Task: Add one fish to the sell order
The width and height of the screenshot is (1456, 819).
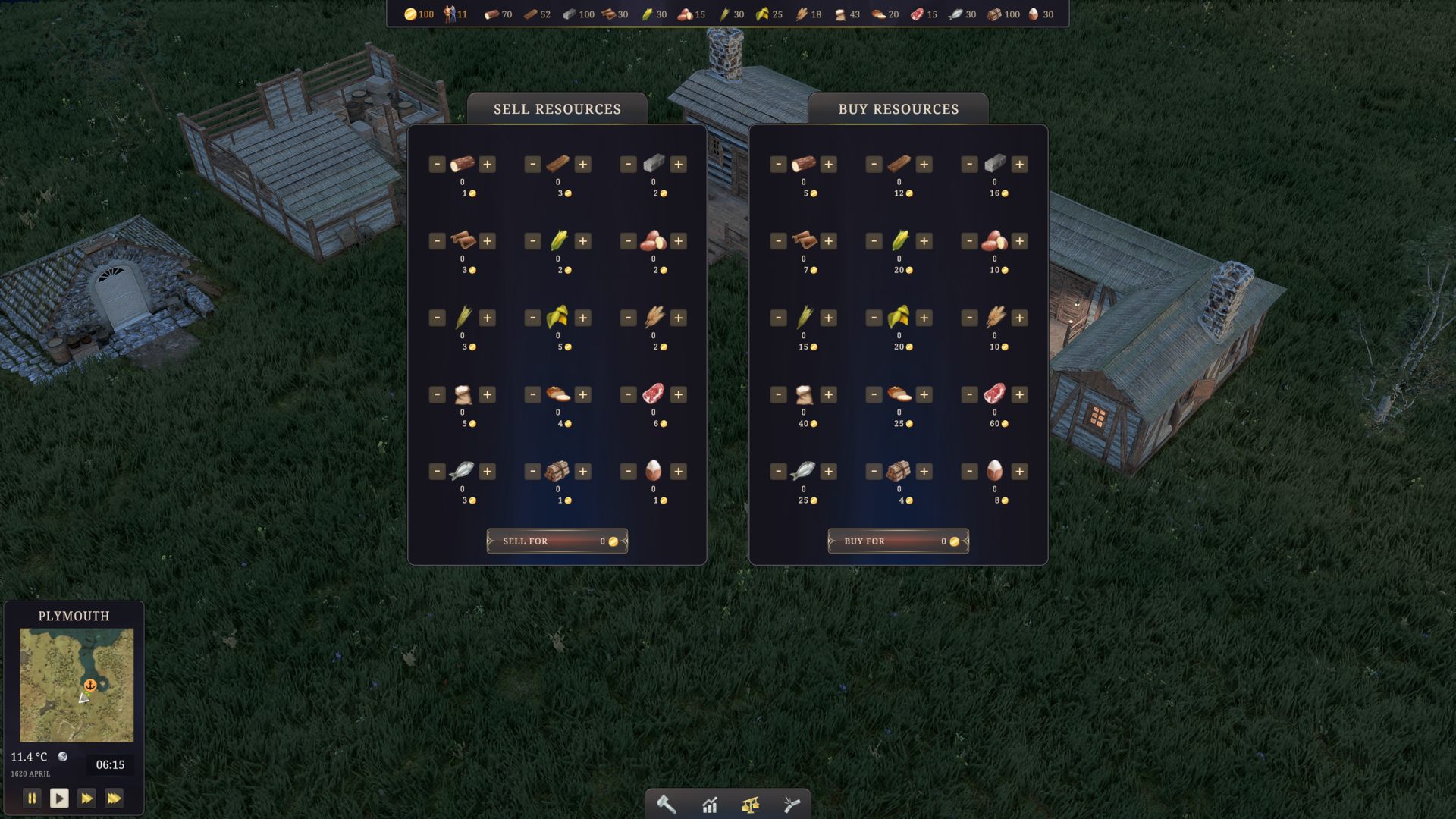Action: (488, 472)
